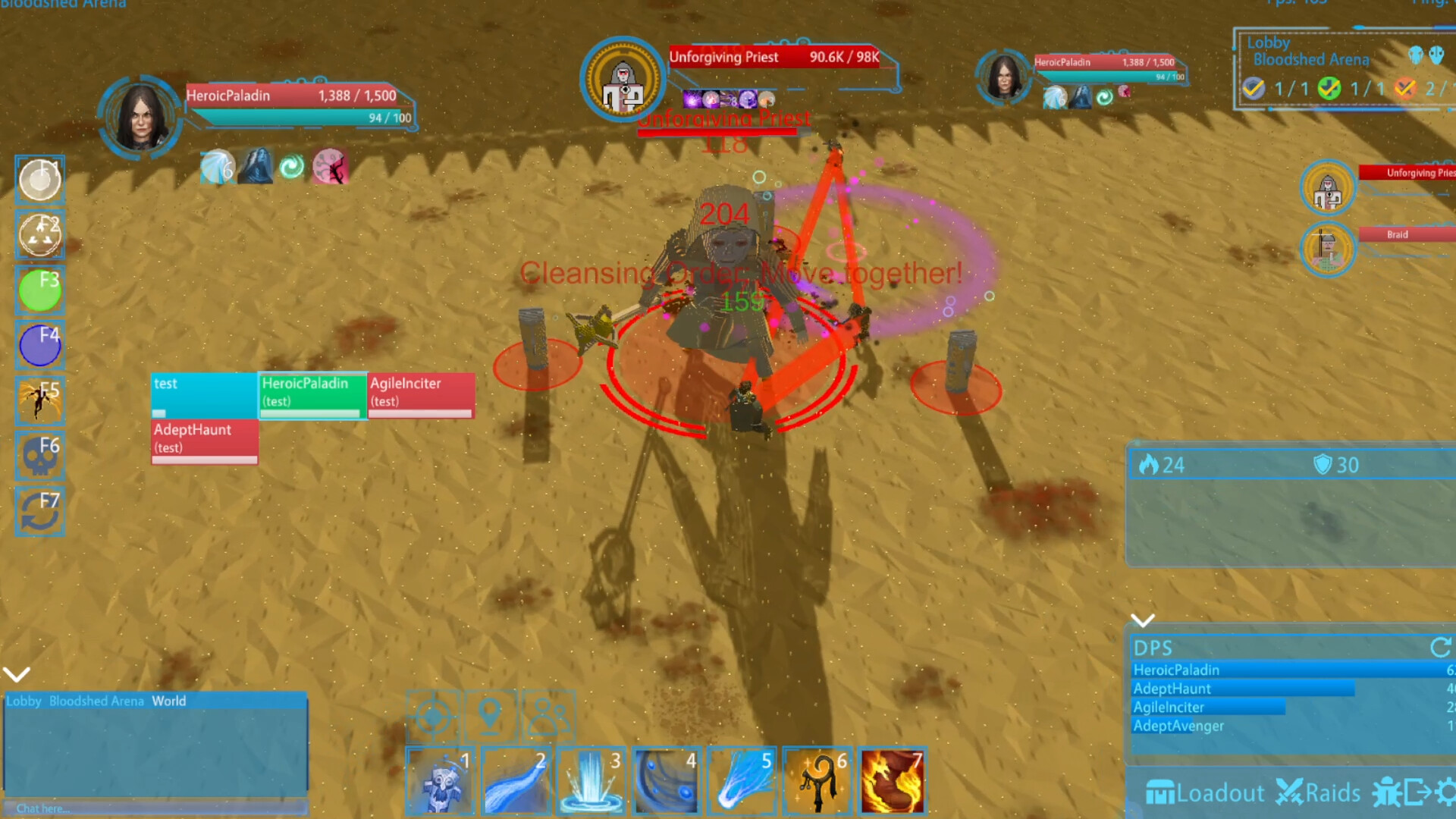This screenshot has height=819, width=1456.
Task: Select the golden staff ability in slot 6
Action: [817, 782]
